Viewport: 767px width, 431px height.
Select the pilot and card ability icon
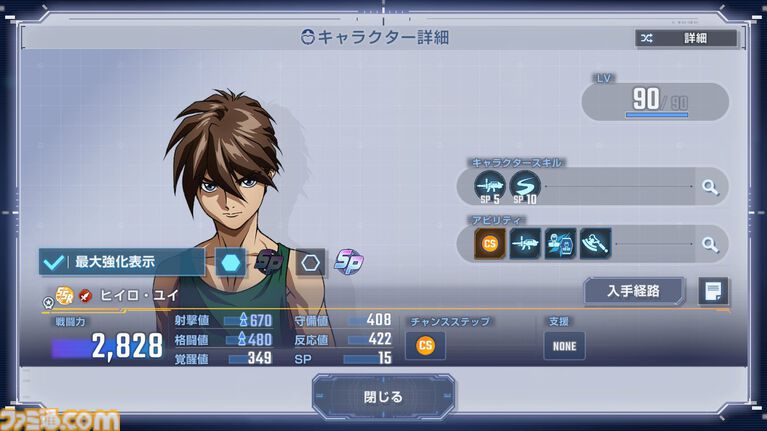pyautogui.click(x=560, y=243)
